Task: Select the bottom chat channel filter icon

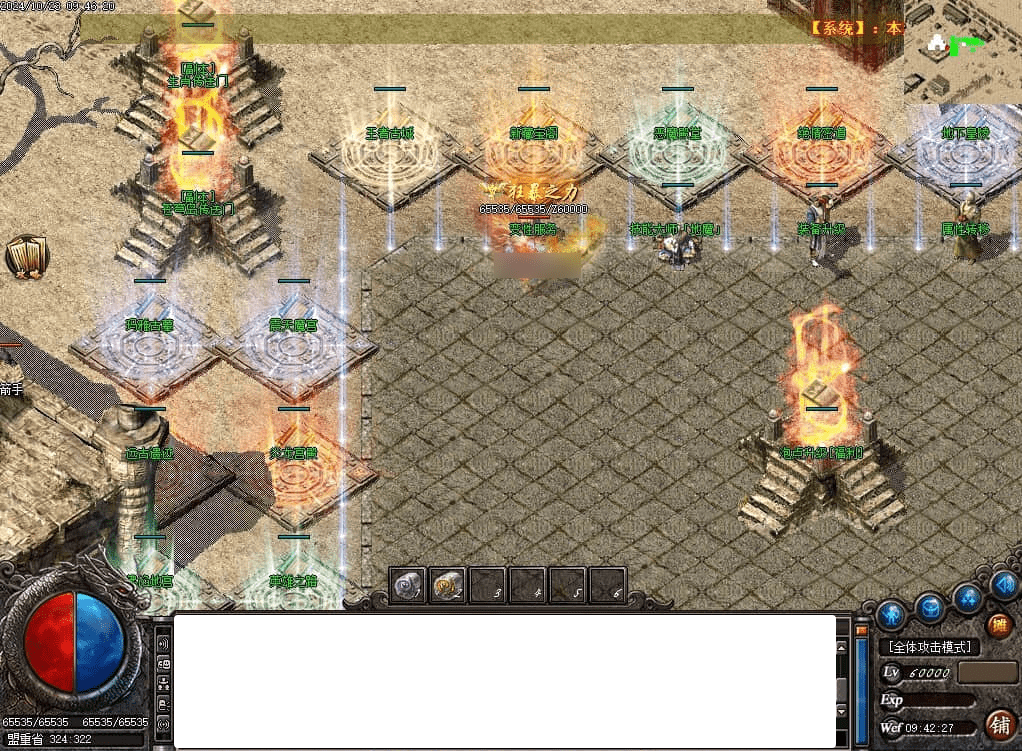Action: pyautogui.click(x=164, y=722)
